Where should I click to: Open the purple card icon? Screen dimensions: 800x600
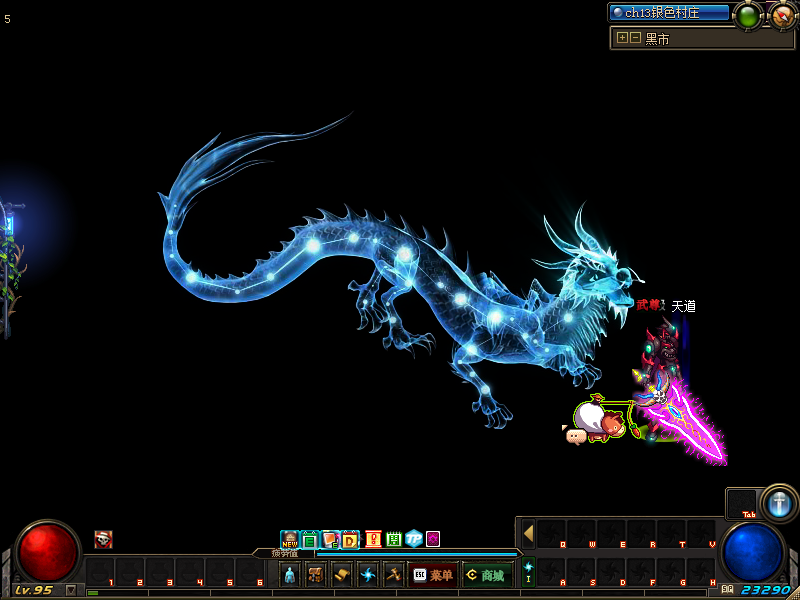pyautogui.click(x=433, y=540)
